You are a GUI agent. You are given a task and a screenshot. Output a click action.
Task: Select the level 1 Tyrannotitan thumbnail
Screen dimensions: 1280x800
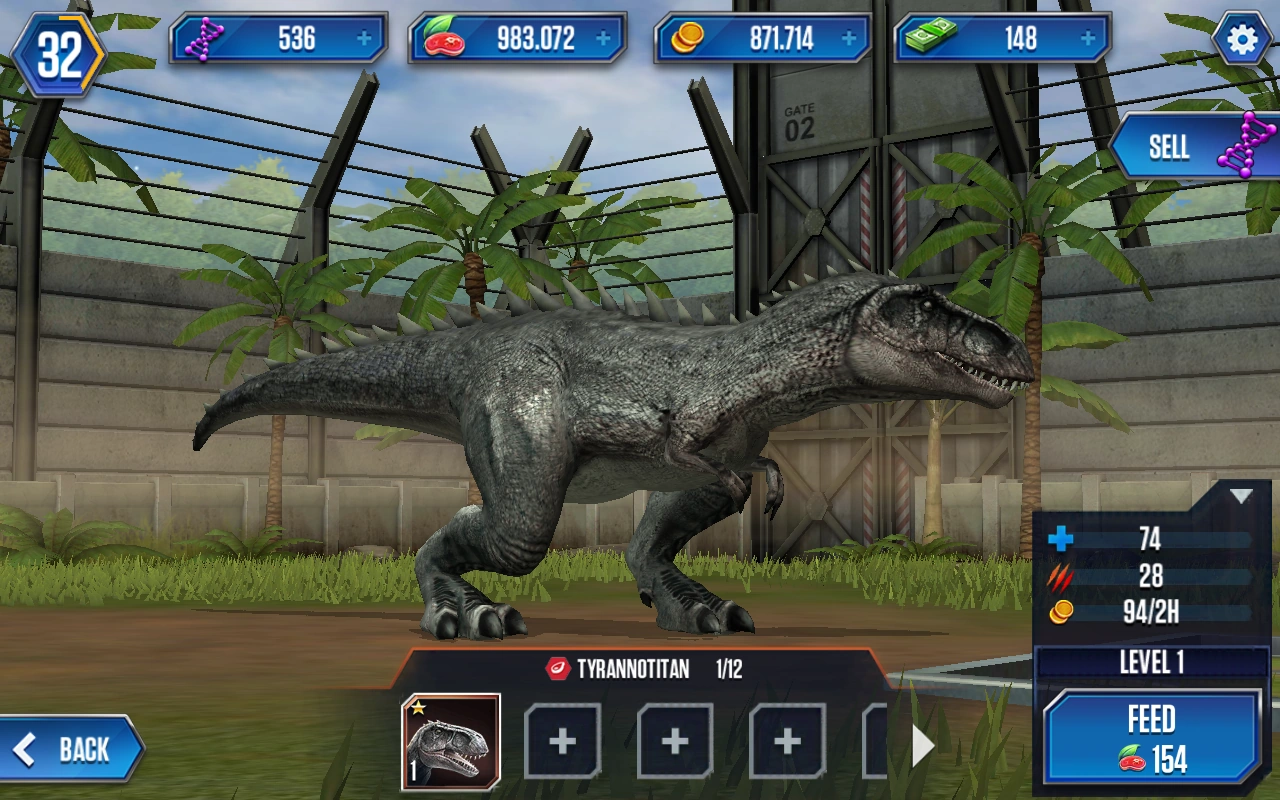(455, 740)
